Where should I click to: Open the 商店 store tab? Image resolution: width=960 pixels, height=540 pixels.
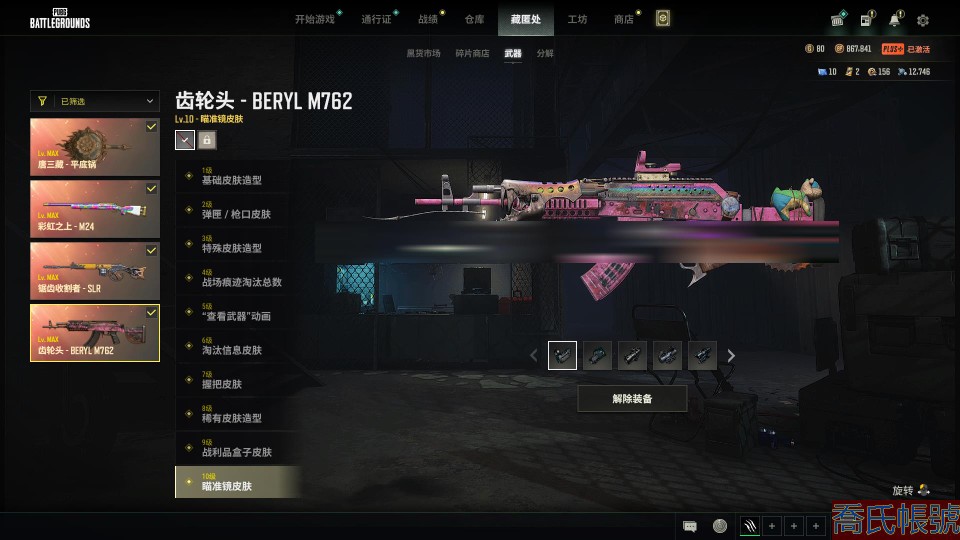tap(623, 19)
